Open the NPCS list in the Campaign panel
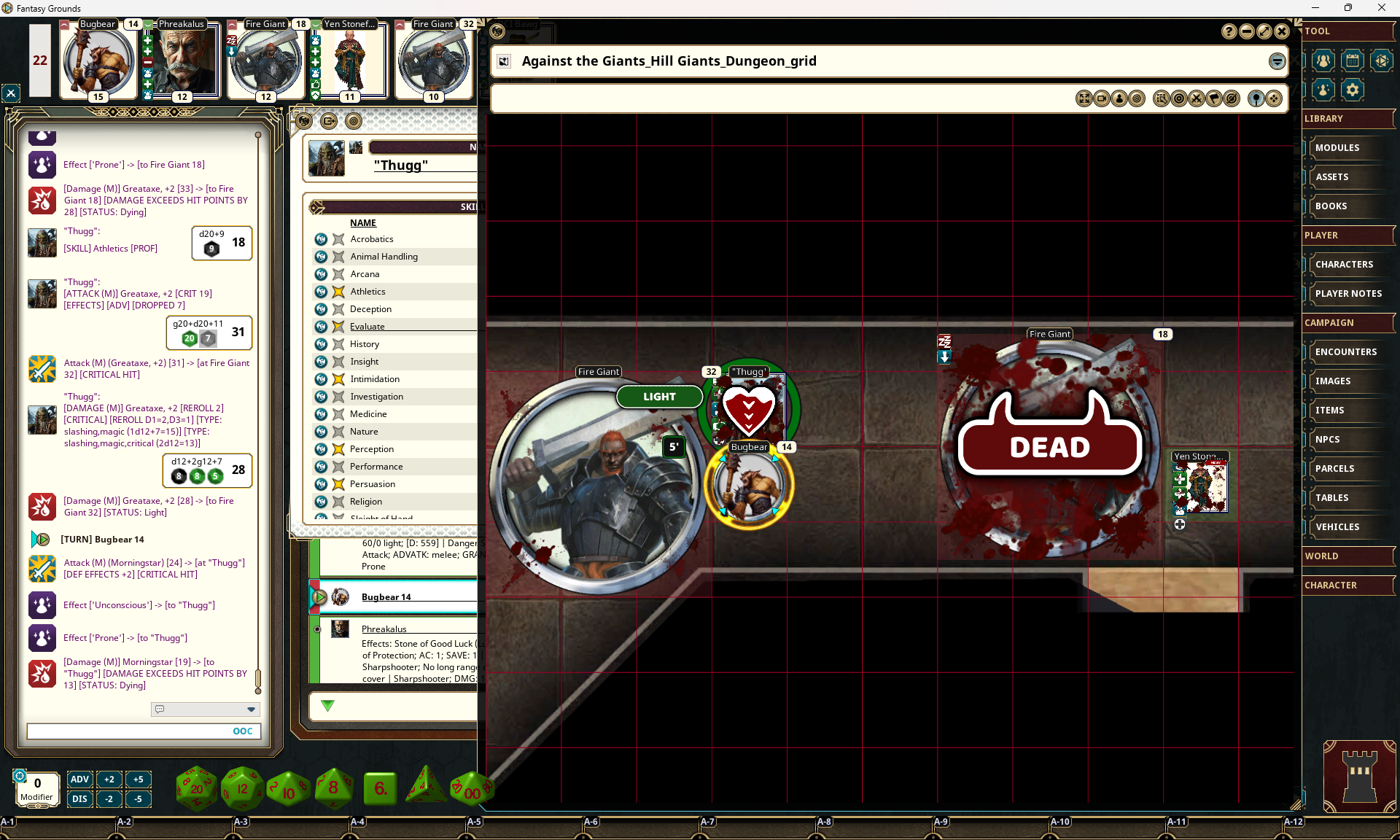 coord(1349,439)
